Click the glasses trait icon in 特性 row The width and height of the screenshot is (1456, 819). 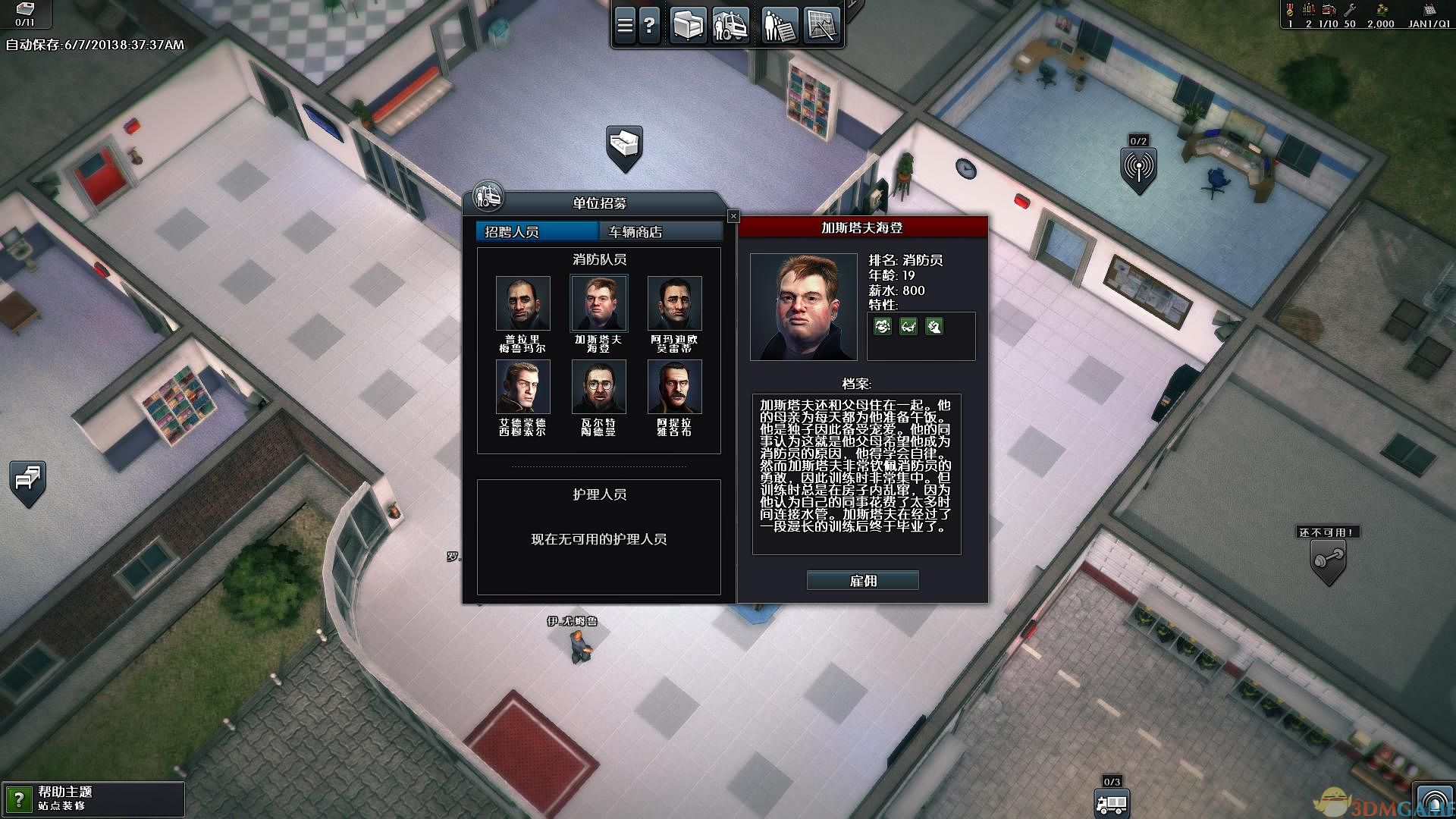(x=908, y=326)
